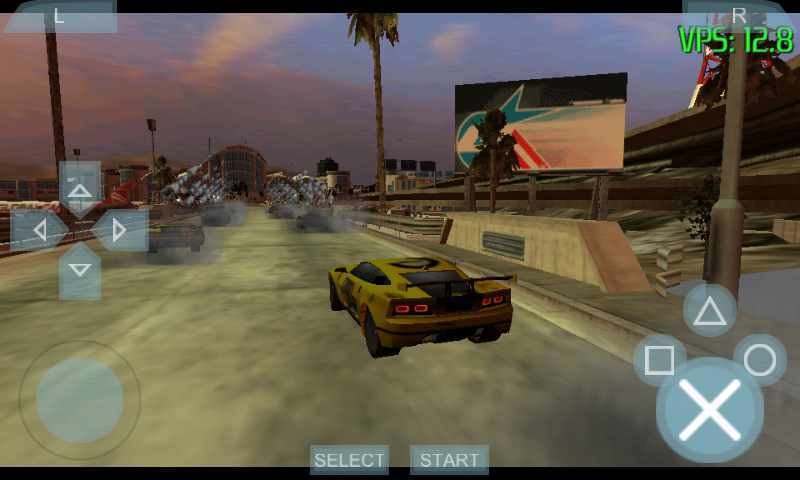This screenshot has height=480, width=800.
Task: Tap the triangle action button
Action: click(710, 311)
